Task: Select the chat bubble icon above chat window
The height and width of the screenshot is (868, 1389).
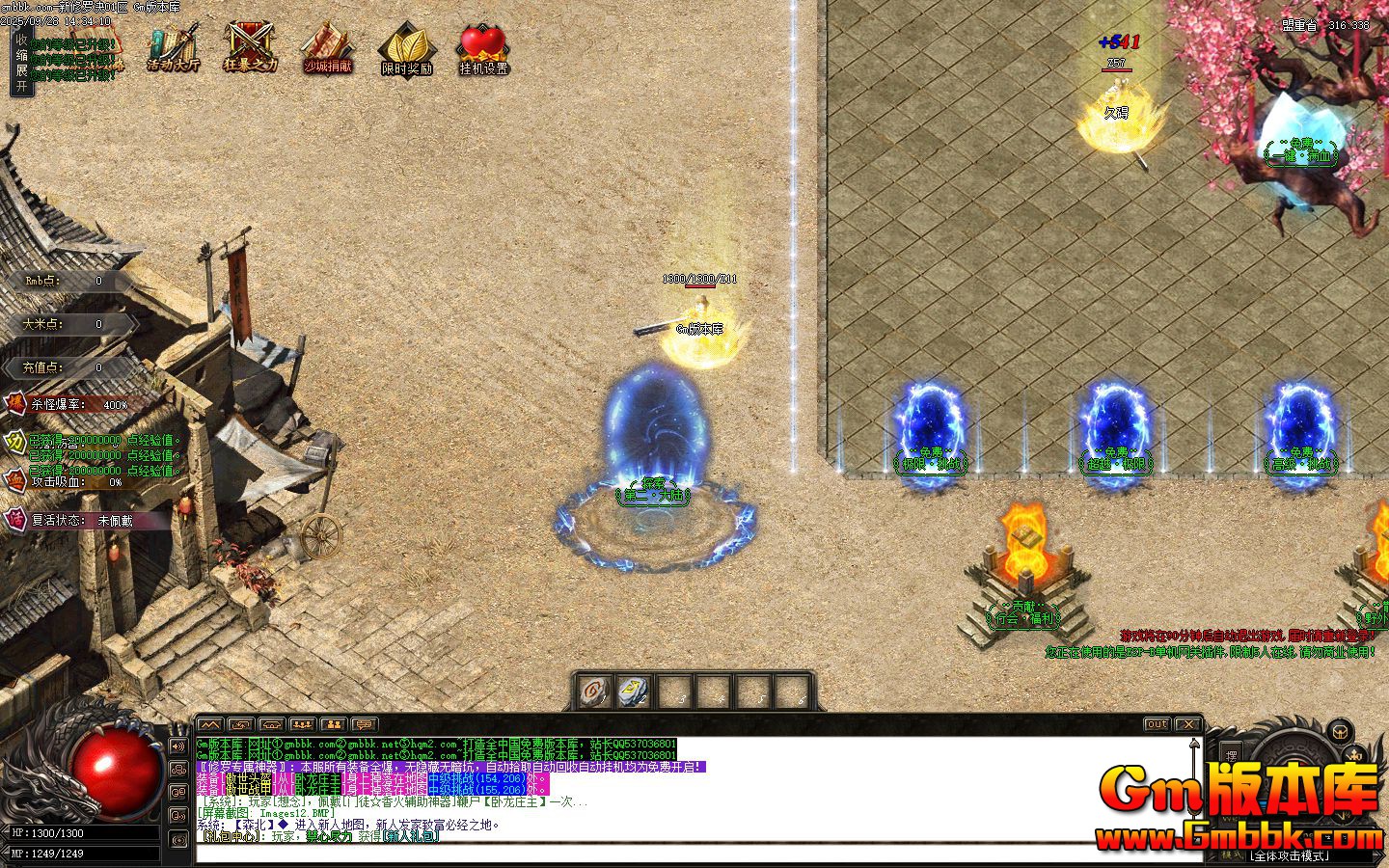Action: tap(364, 724)
